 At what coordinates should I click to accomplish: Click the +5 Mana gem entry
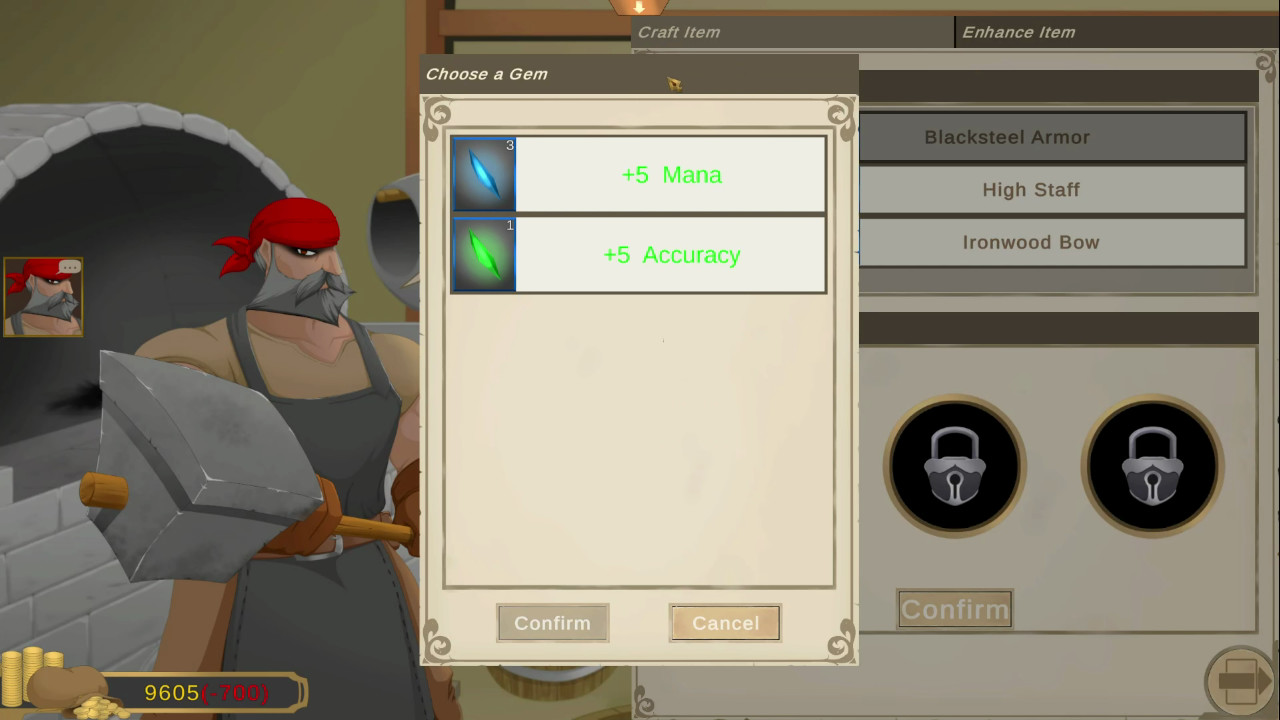(670, 174)
